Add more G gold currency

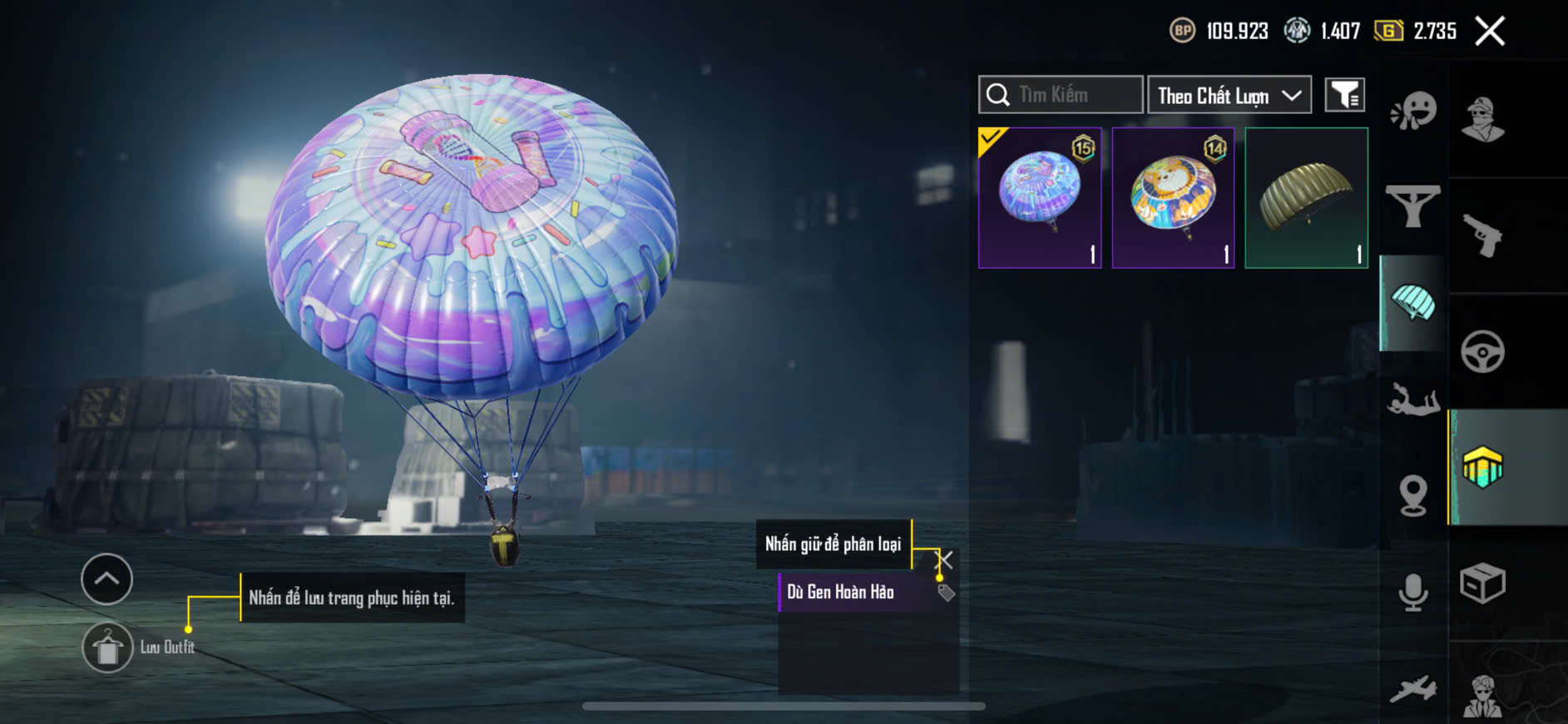tap(1388, 31)
